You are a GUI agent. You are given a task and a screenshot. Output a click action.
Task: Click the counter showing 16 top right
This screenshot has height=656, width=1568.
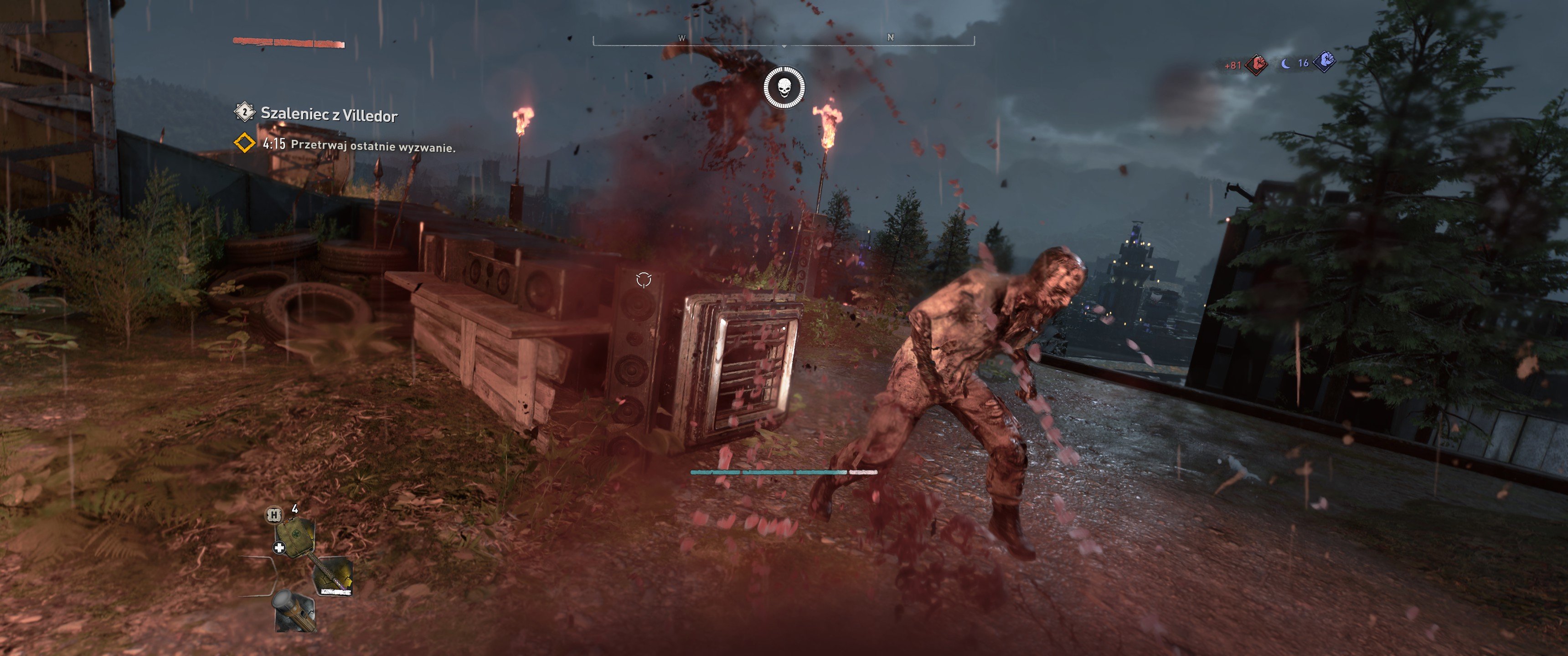pyautogui.click(x=1304, y=64)
